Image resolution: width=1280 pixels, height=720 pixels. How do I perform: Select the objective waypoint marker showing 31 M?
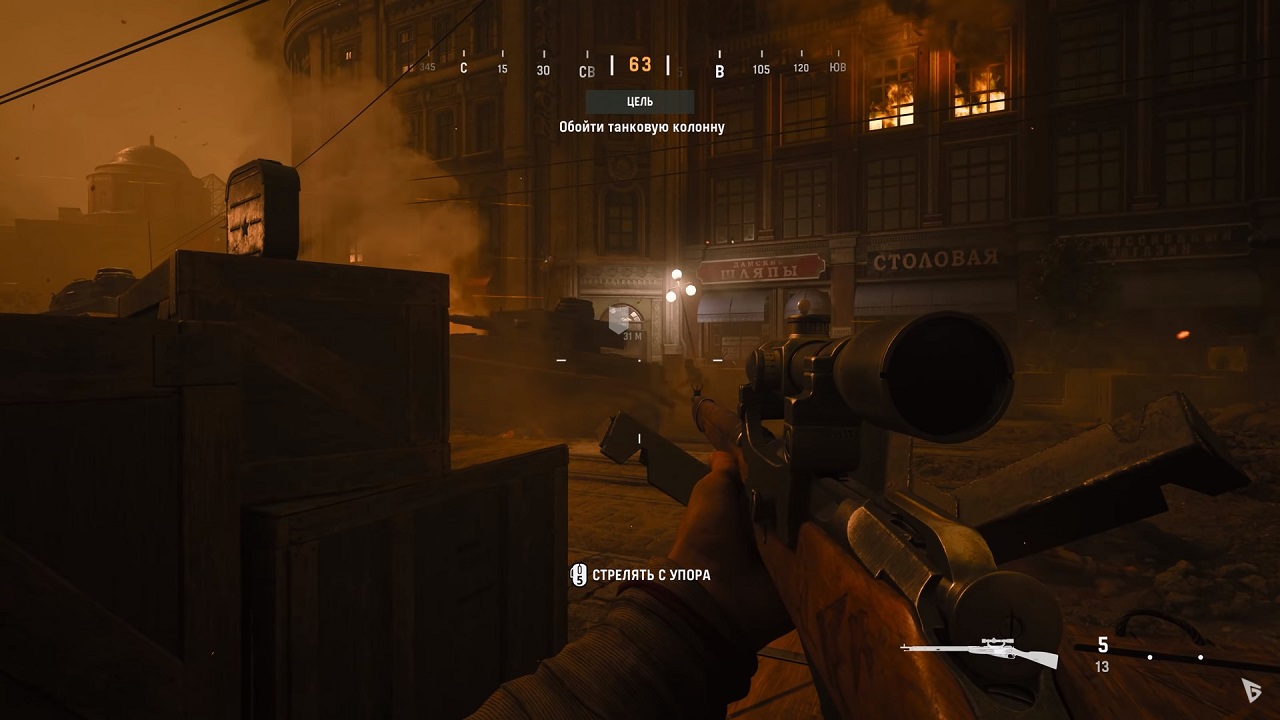(620, 321)
